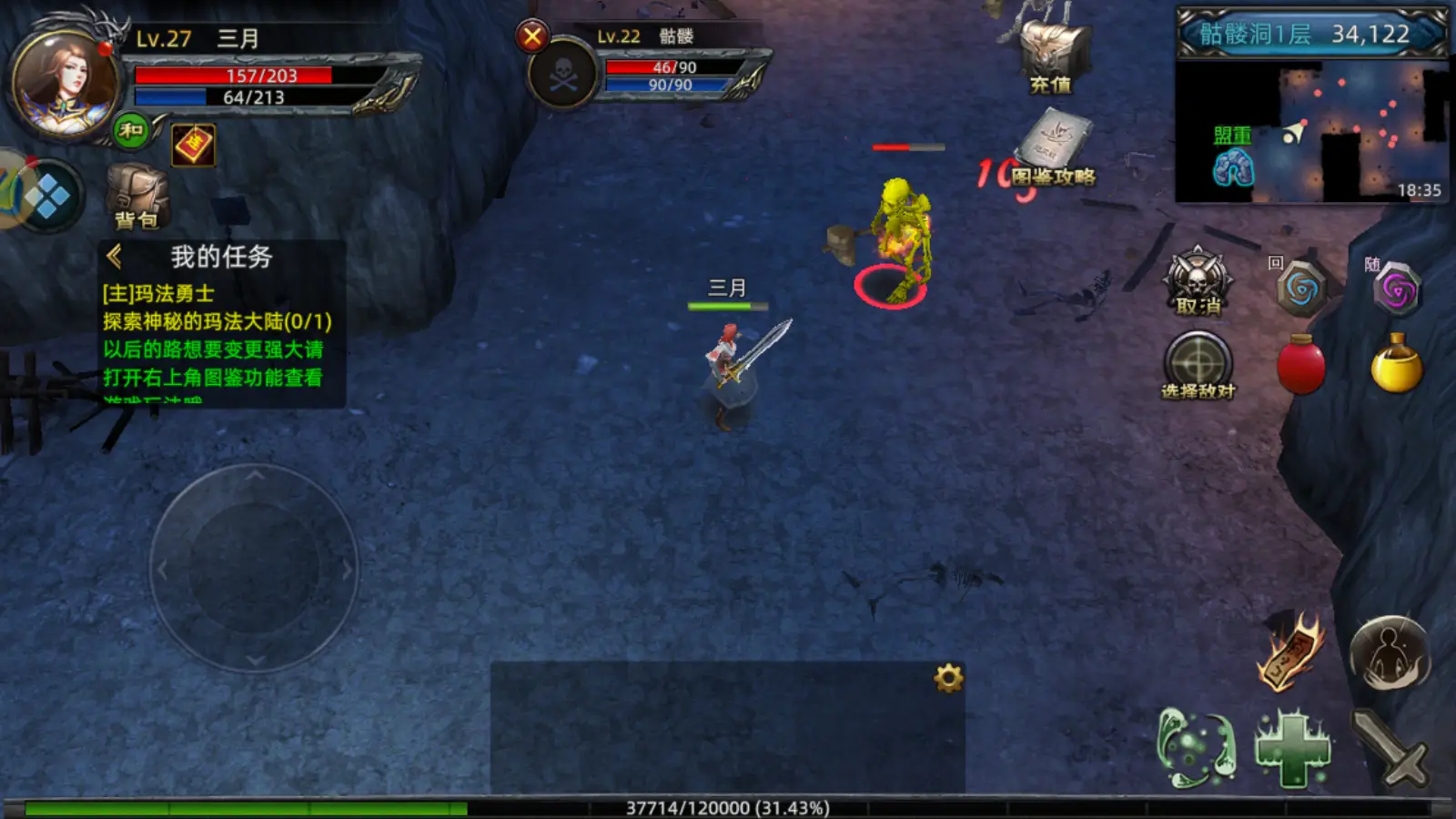
Task: Toggle the 和 peace attack mode
Action: 131,131
